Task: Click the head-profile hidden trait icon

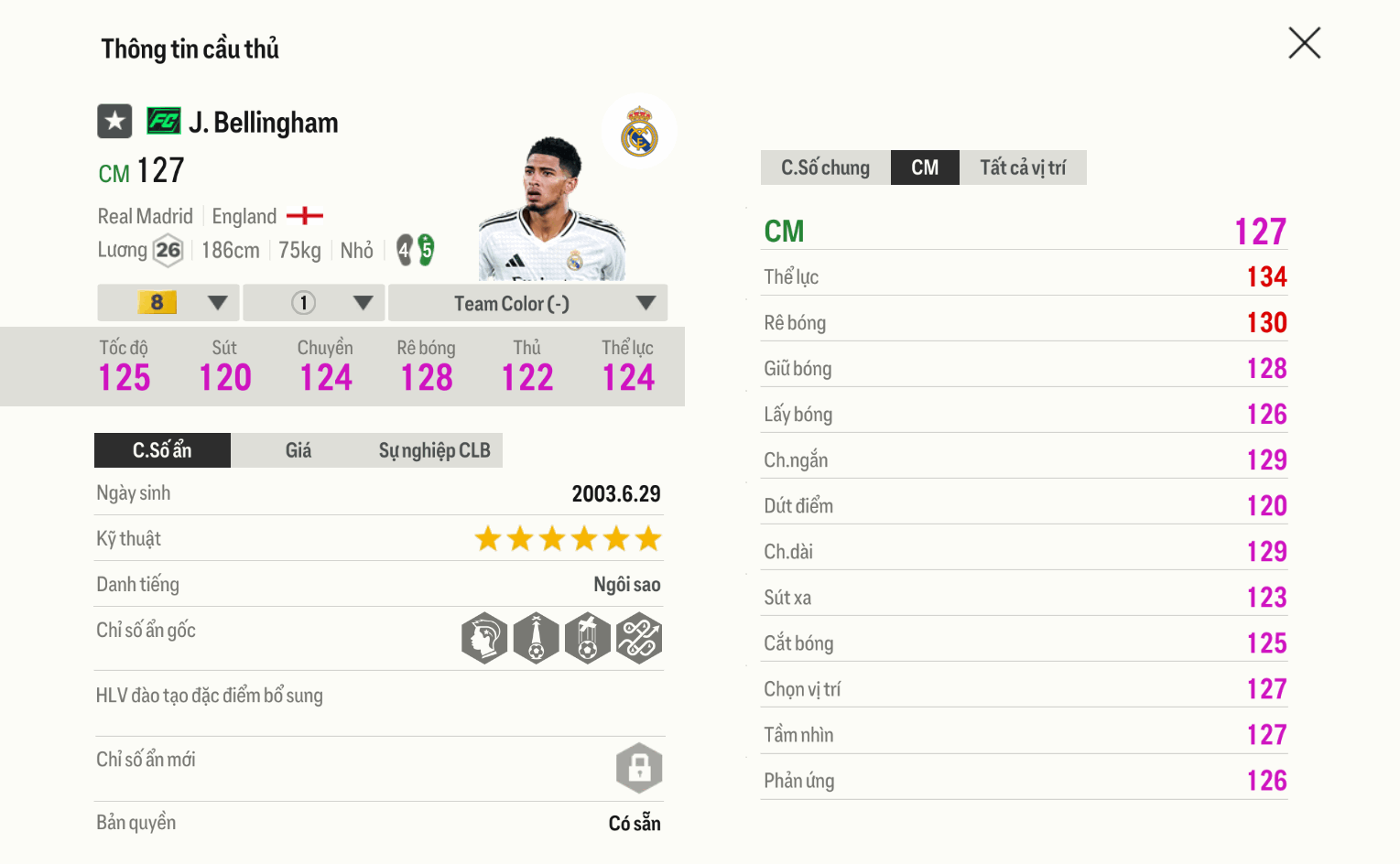Action: [484, 638]
